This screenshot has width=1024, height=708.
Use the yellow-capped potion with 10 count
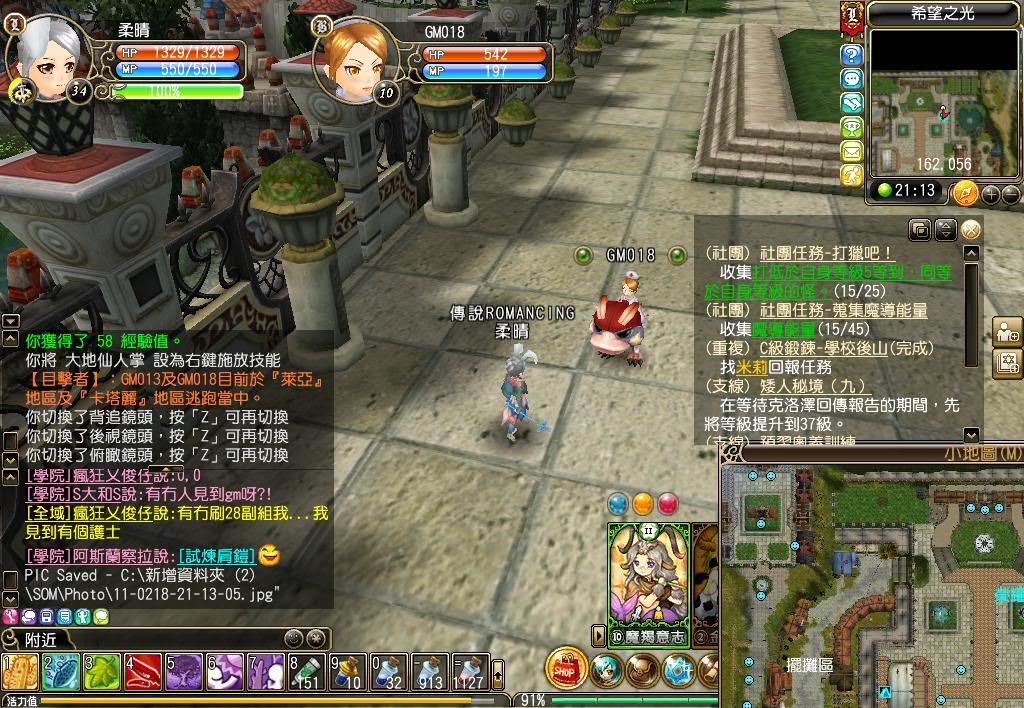(348, 672)
